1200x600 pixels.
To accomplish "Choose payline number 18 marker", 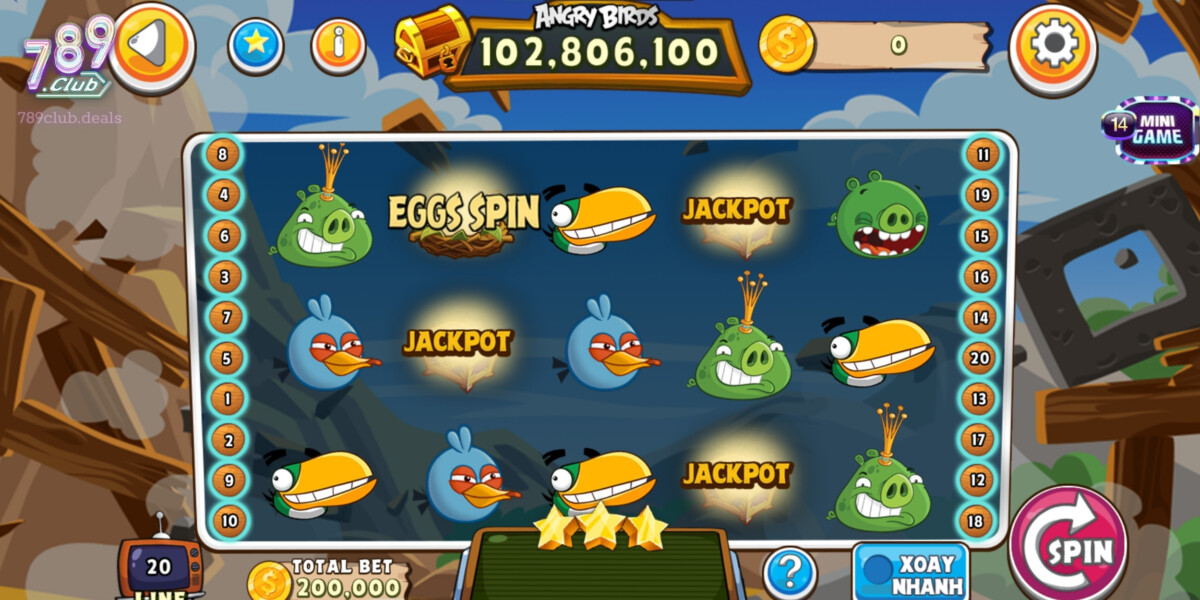I will click(x=975, y=520).
